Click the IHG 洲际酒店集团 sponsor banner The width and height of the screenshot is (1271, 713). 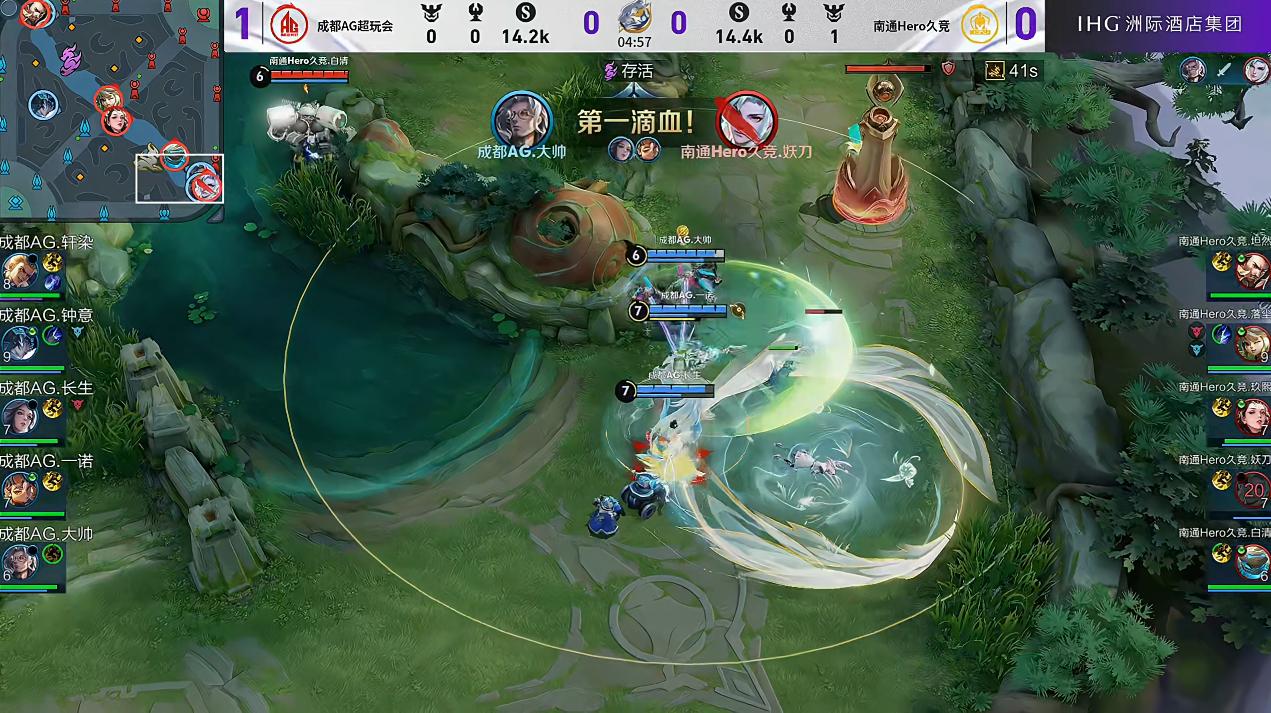(x=1159, y=24)
